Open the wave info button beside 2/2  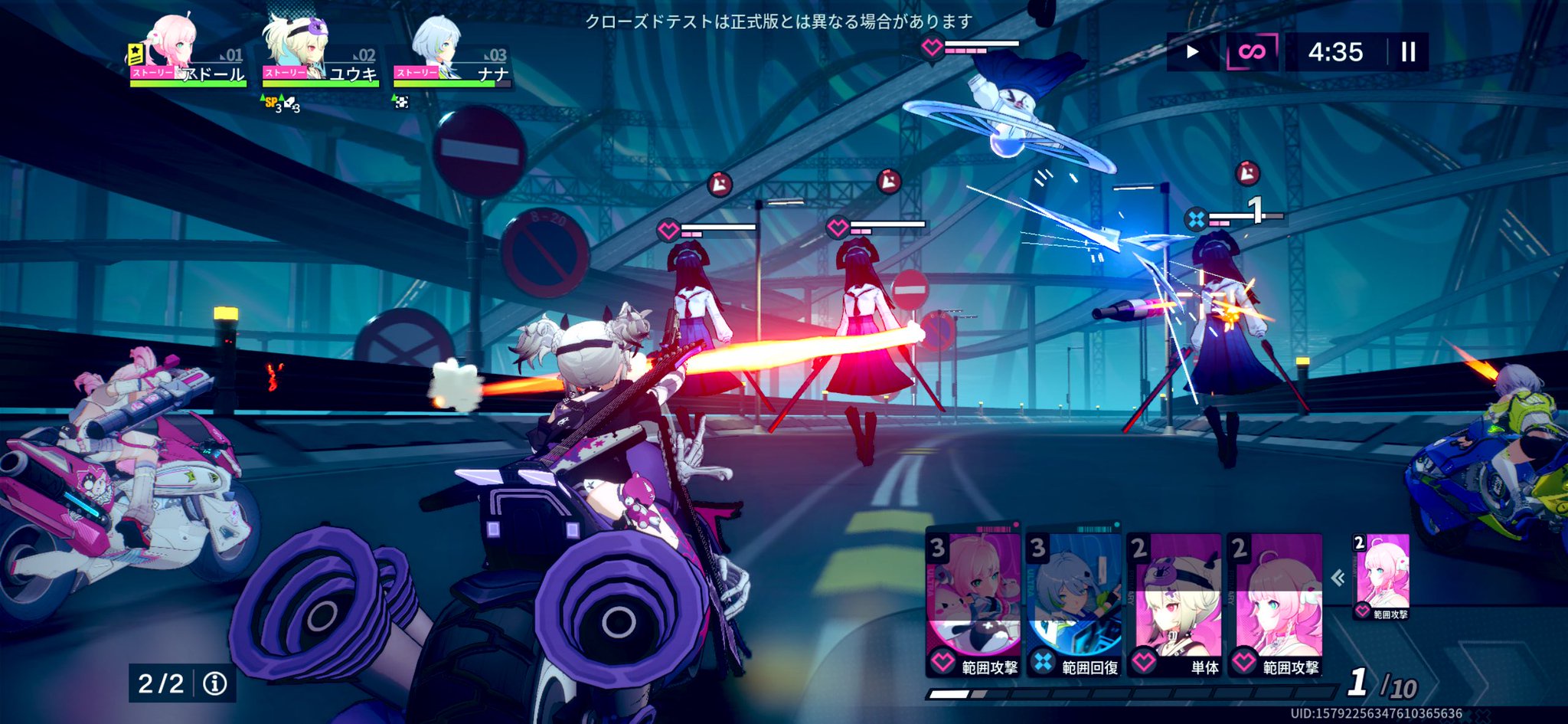215,683
